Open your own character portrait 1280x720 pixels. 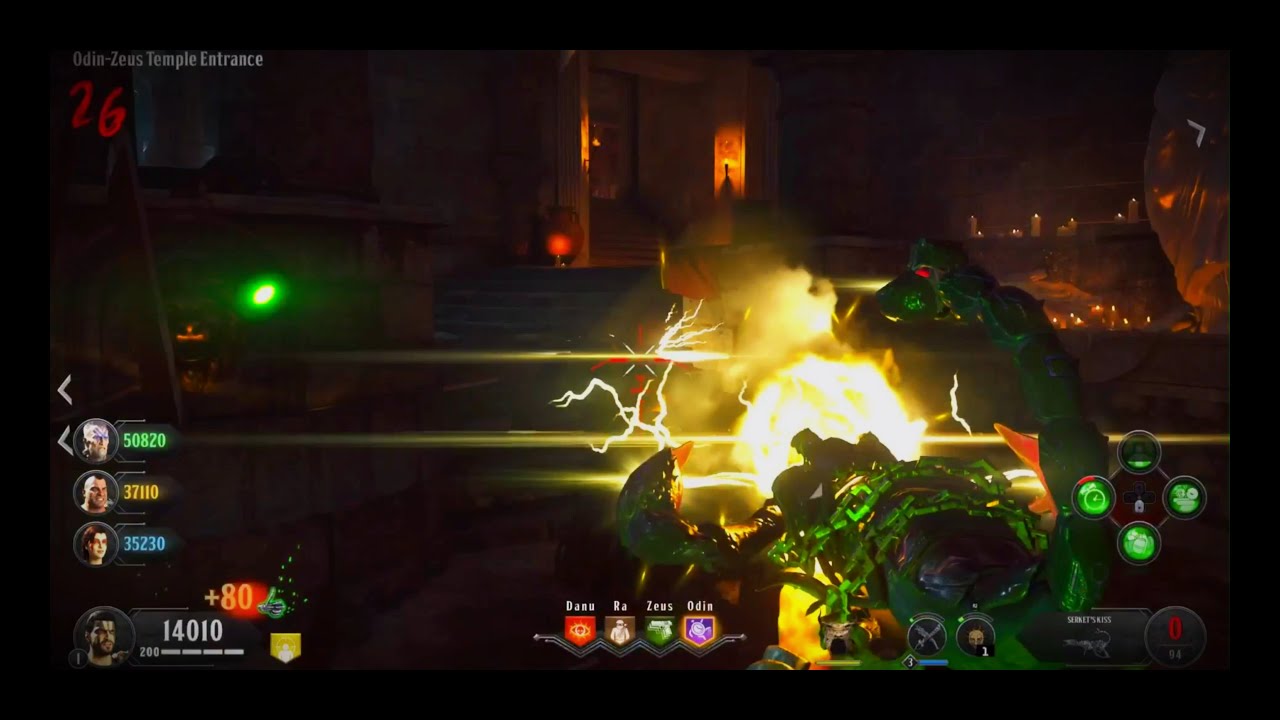103,636
